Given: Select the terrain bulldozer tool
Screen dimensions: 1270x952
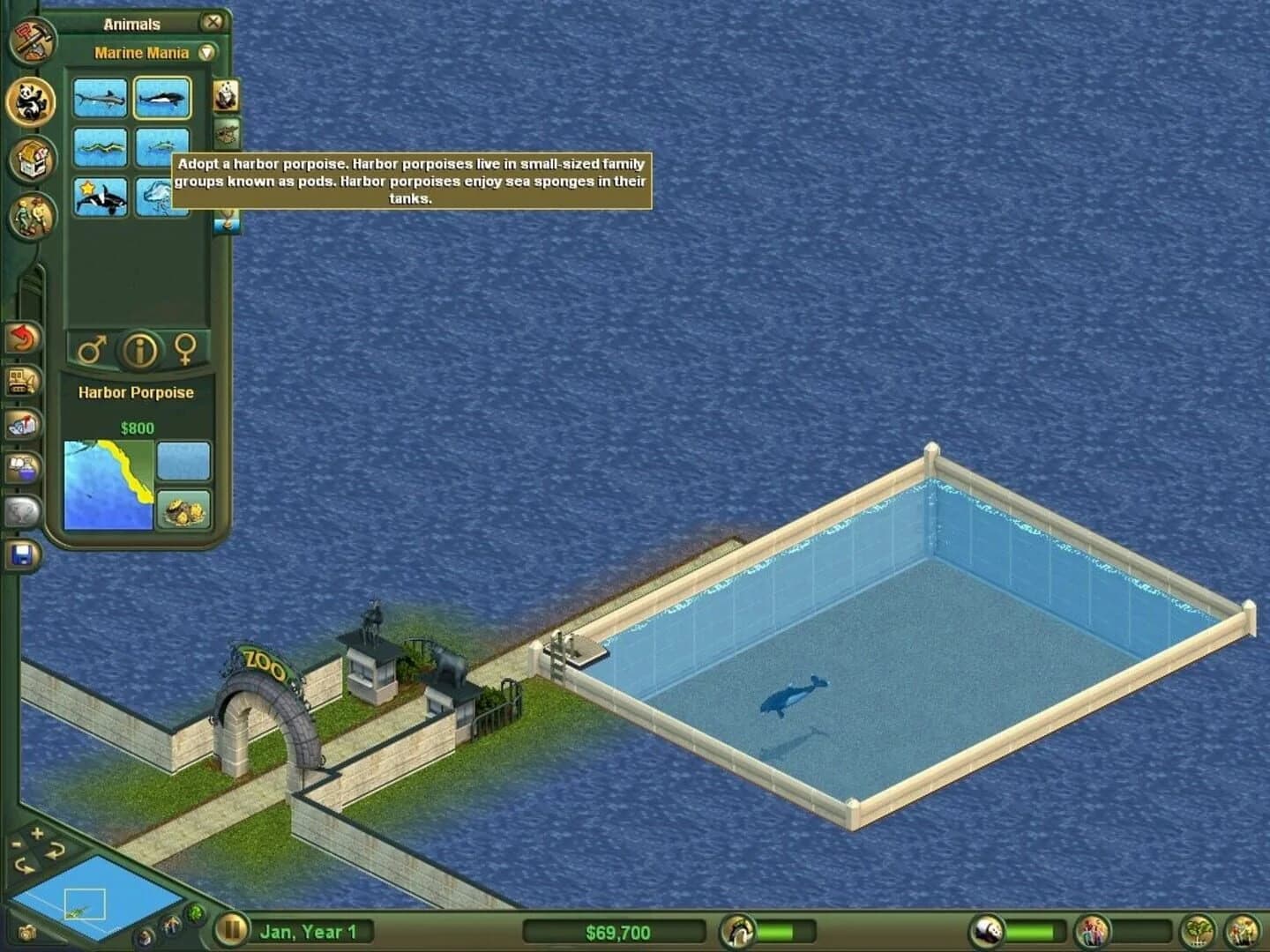Looking at the screenshot, I should point(24,381).
